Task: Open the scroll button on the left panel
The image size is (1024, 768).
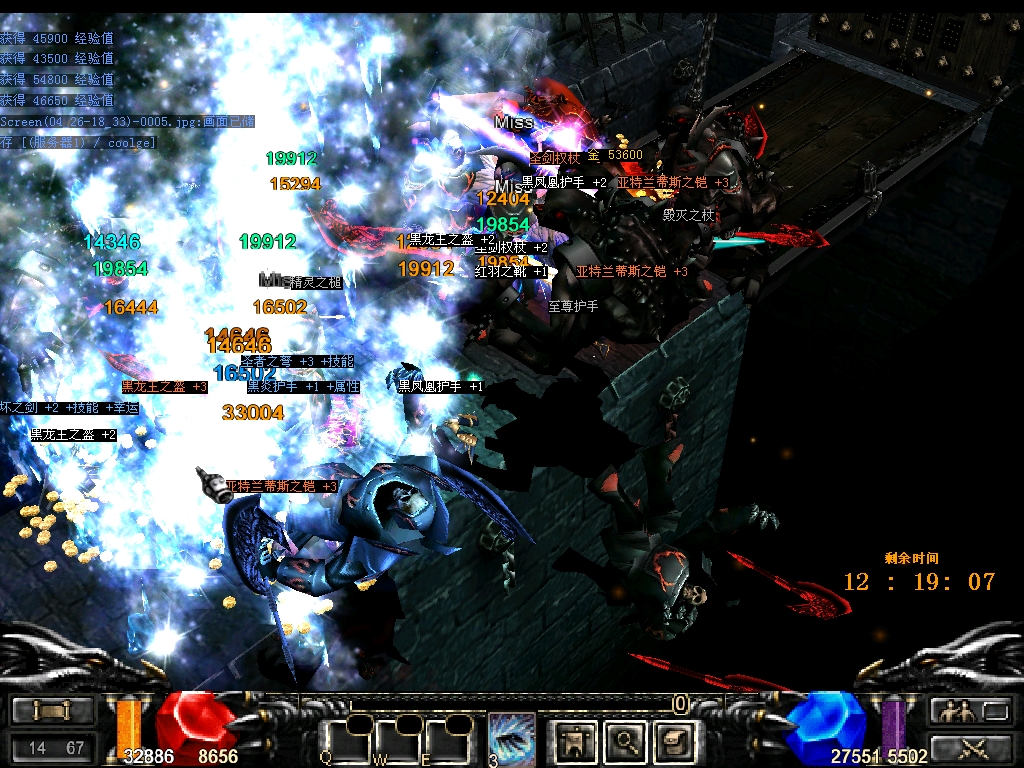Action: pyautogui.click(x=52, y=711)
